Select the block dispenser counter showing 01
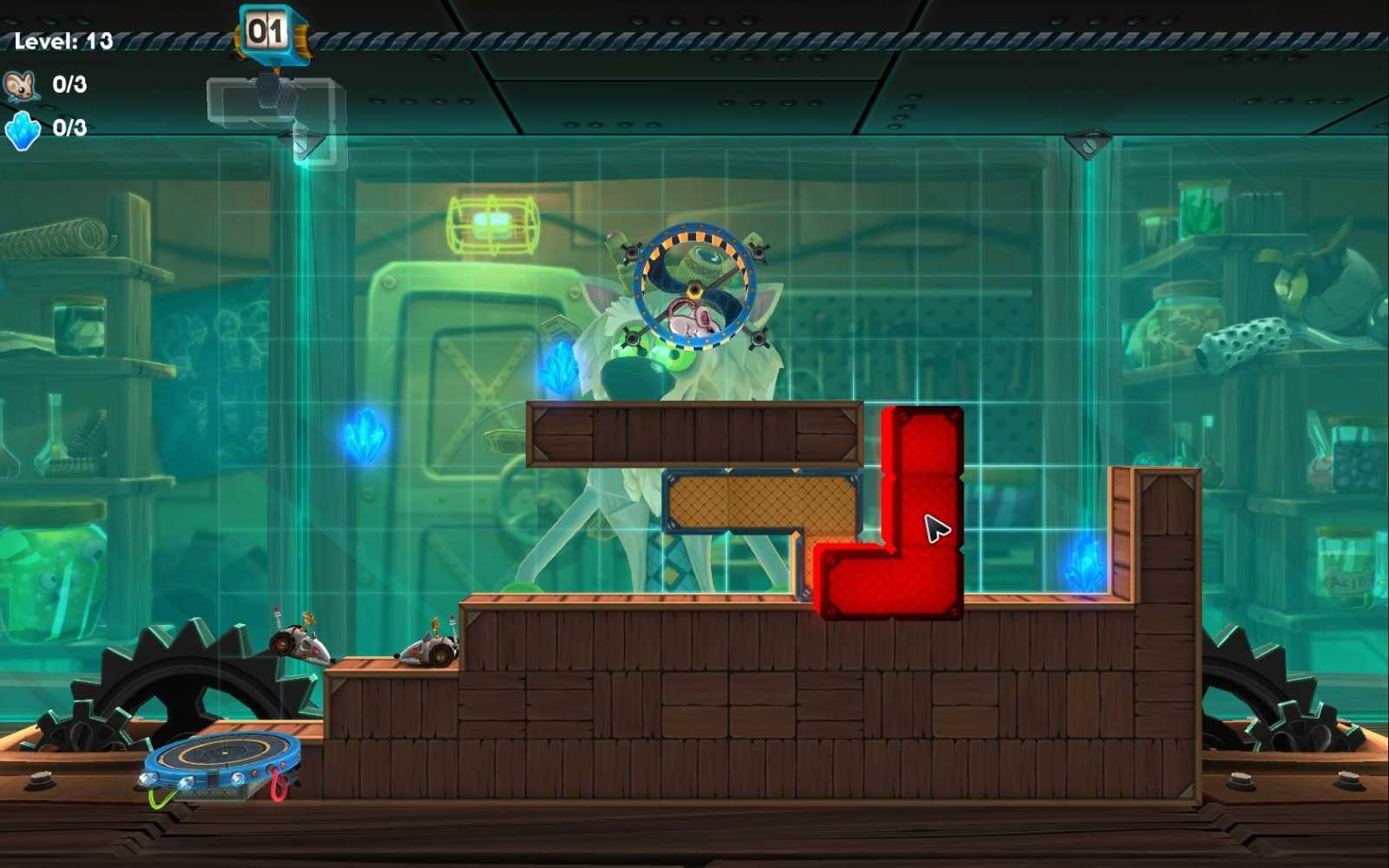The width and height of the screenshot is (1389, 868). click(270, 29)
